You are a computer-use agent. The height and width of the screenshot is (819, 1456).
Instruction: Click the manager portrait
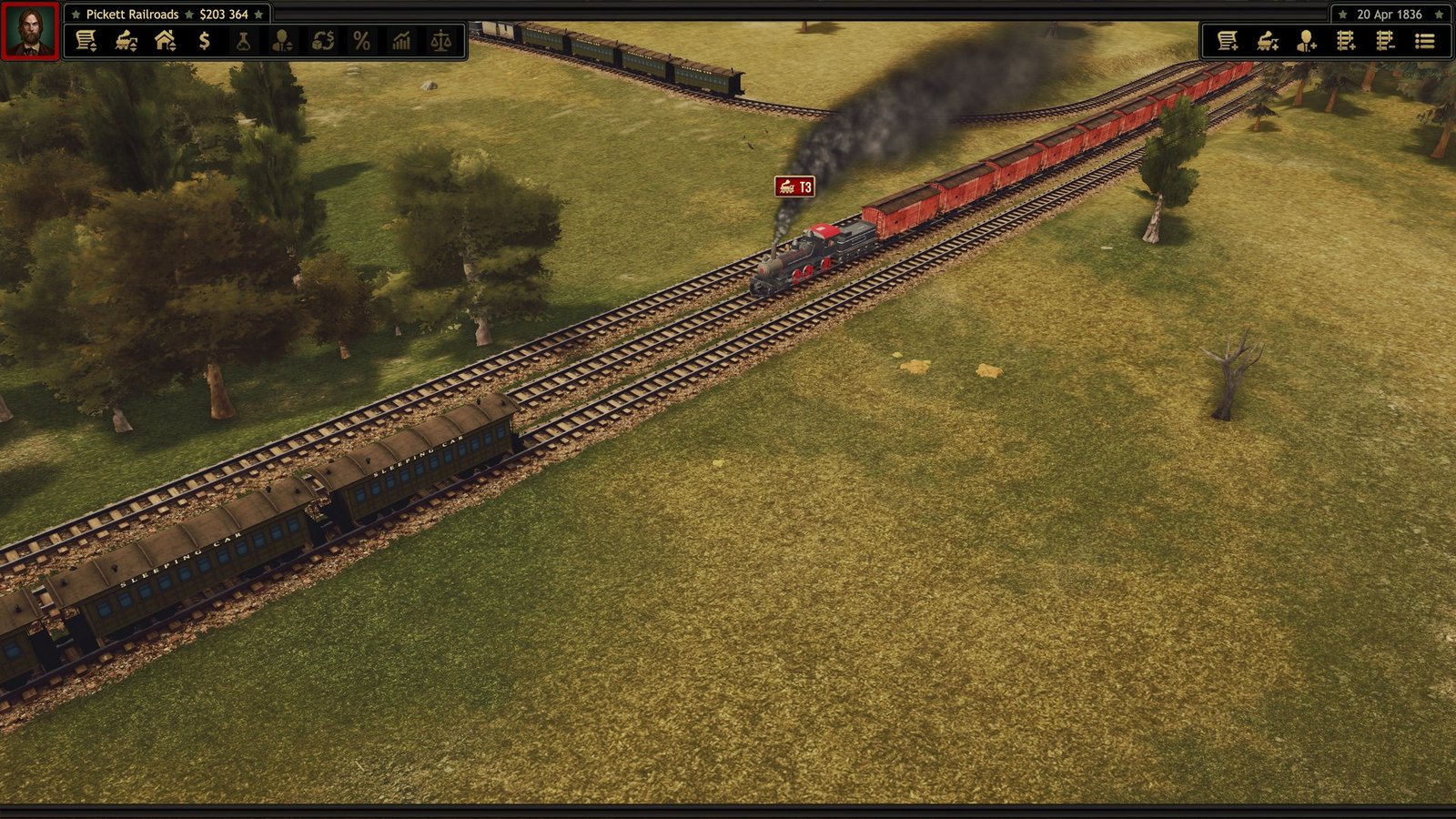[x=28, y=28]
